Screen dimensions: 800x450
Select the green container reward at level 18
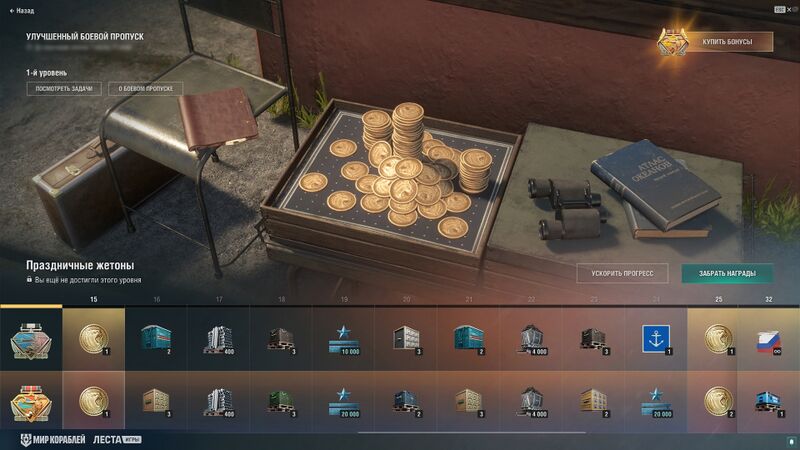(281, 400)
